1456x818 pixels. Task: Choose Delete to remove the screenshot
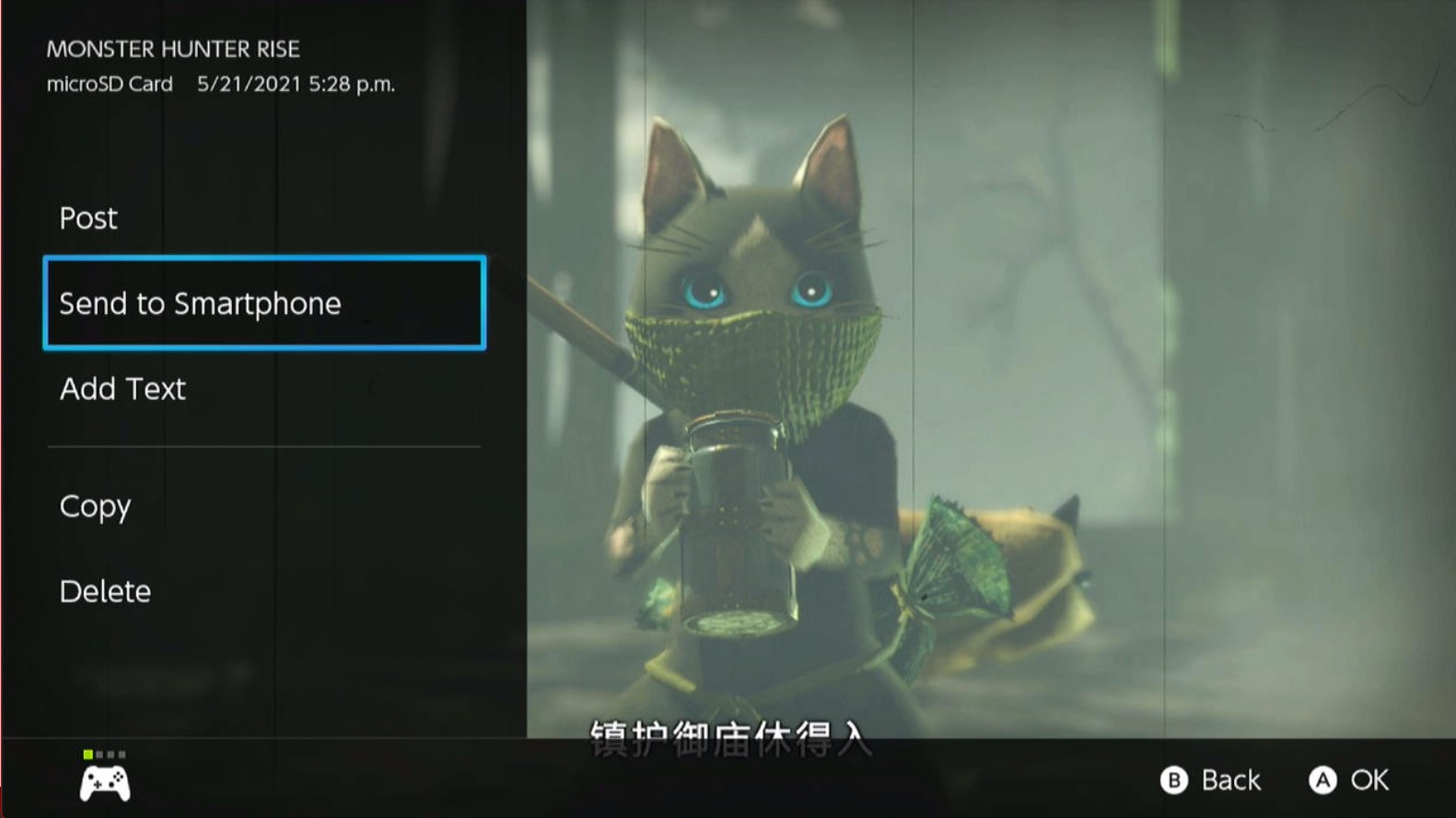pyautogui.click(x=105, y=591)
